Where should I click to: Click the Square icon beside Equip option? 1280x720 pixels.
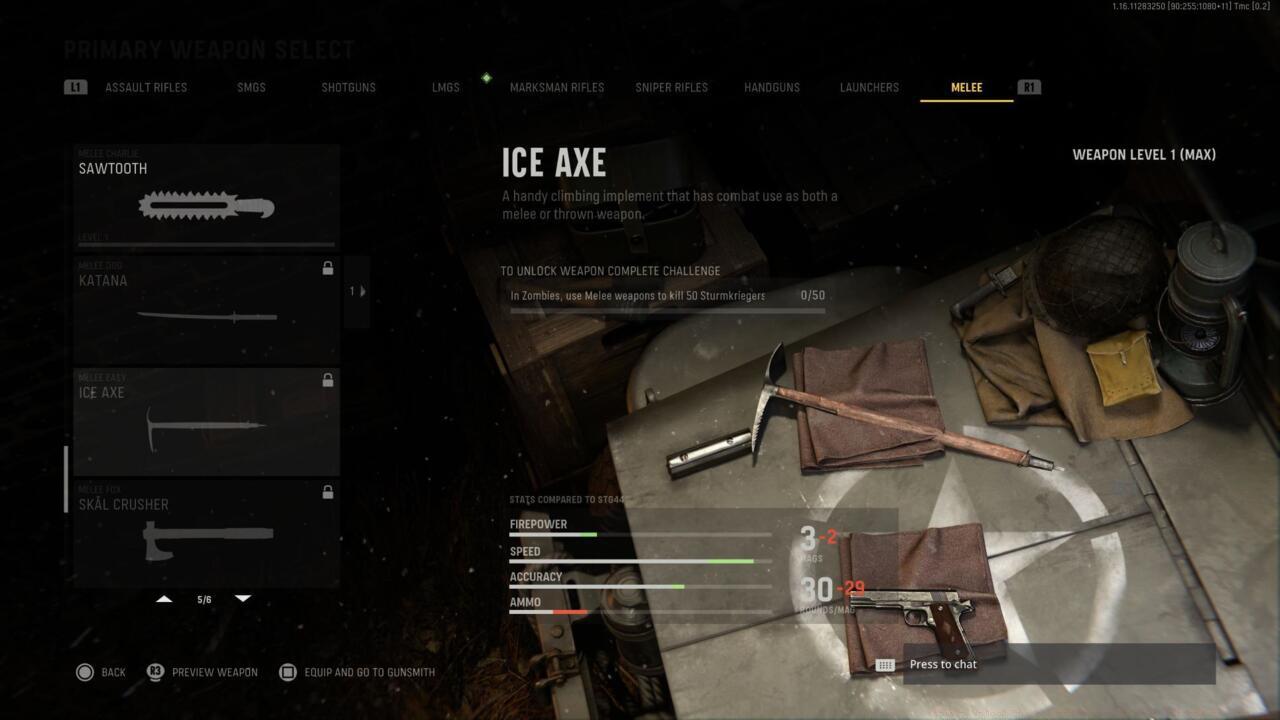(x=288, y=672)
